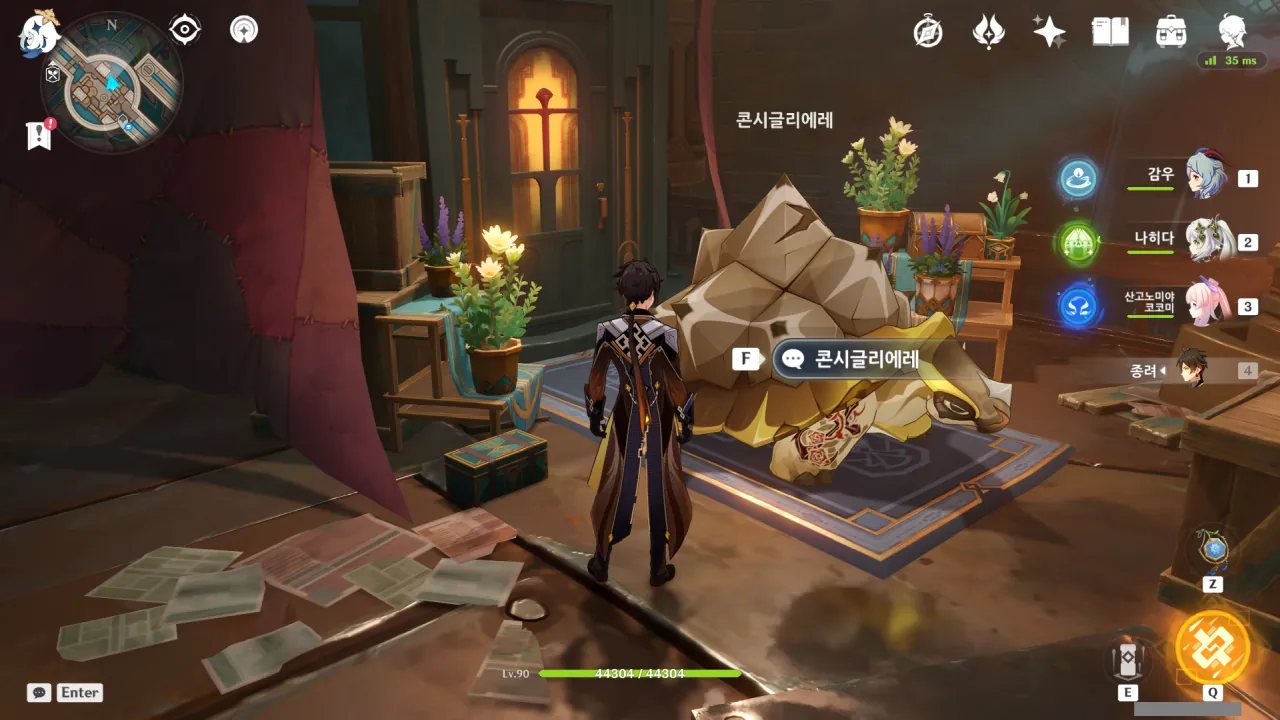
Task: Activate the orange elemental burst icon
Action: click(1212, 646)
